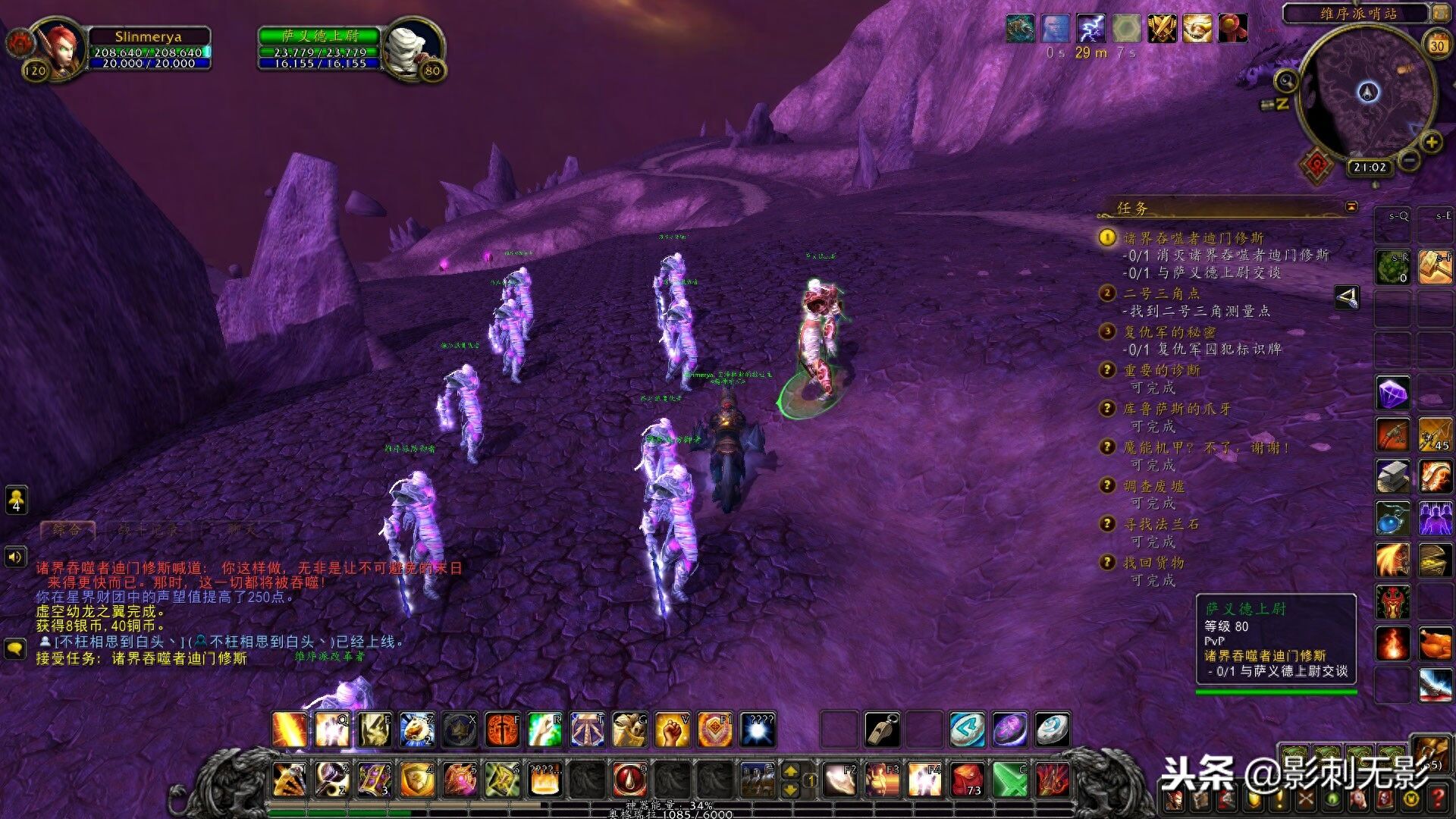Viewport: 1456px width, 819px height.
Task: Zoom out the minimap with minus button
Action: (x=1409, y=160)
